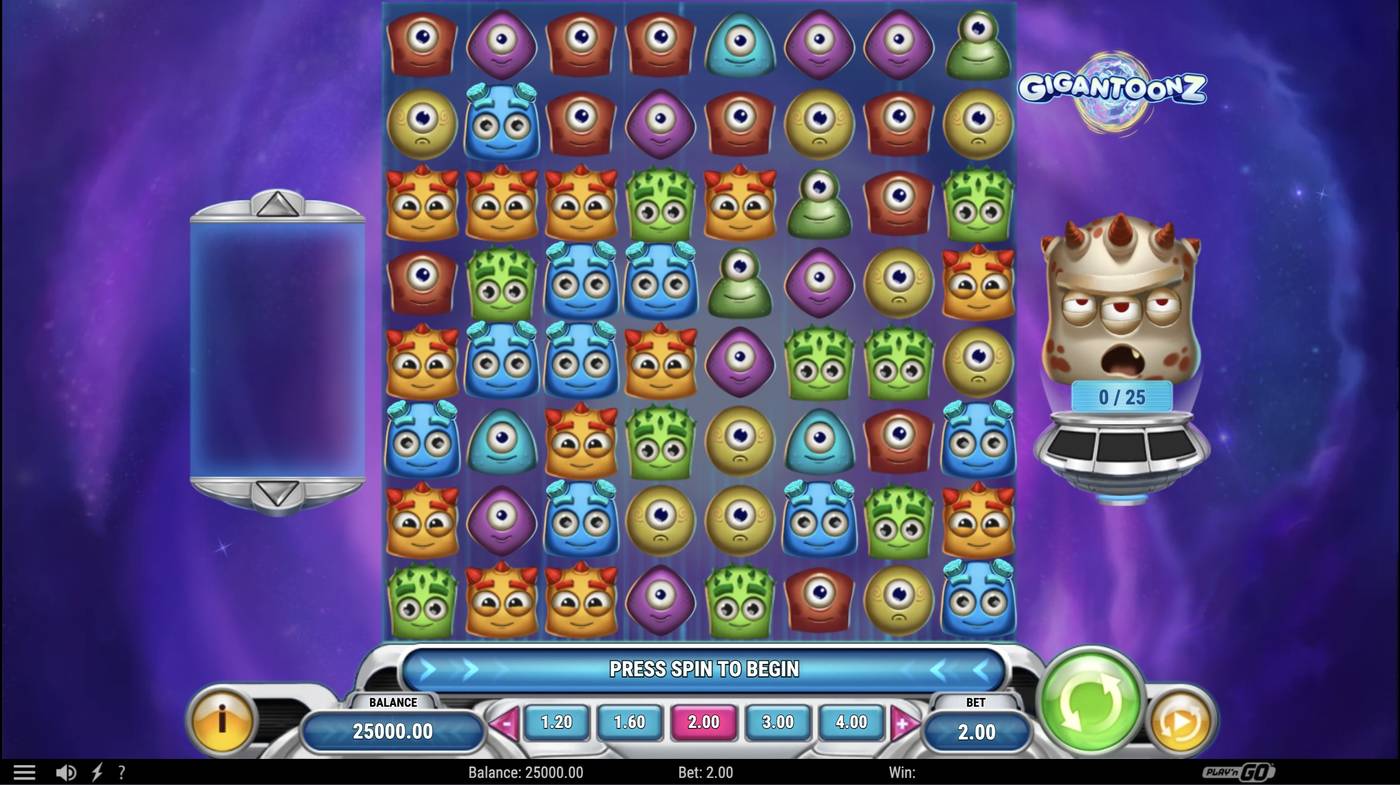This screenshot has width=1400, height=785.
Task: Click the 0/25 monster collection meter
Action: 1120,396
